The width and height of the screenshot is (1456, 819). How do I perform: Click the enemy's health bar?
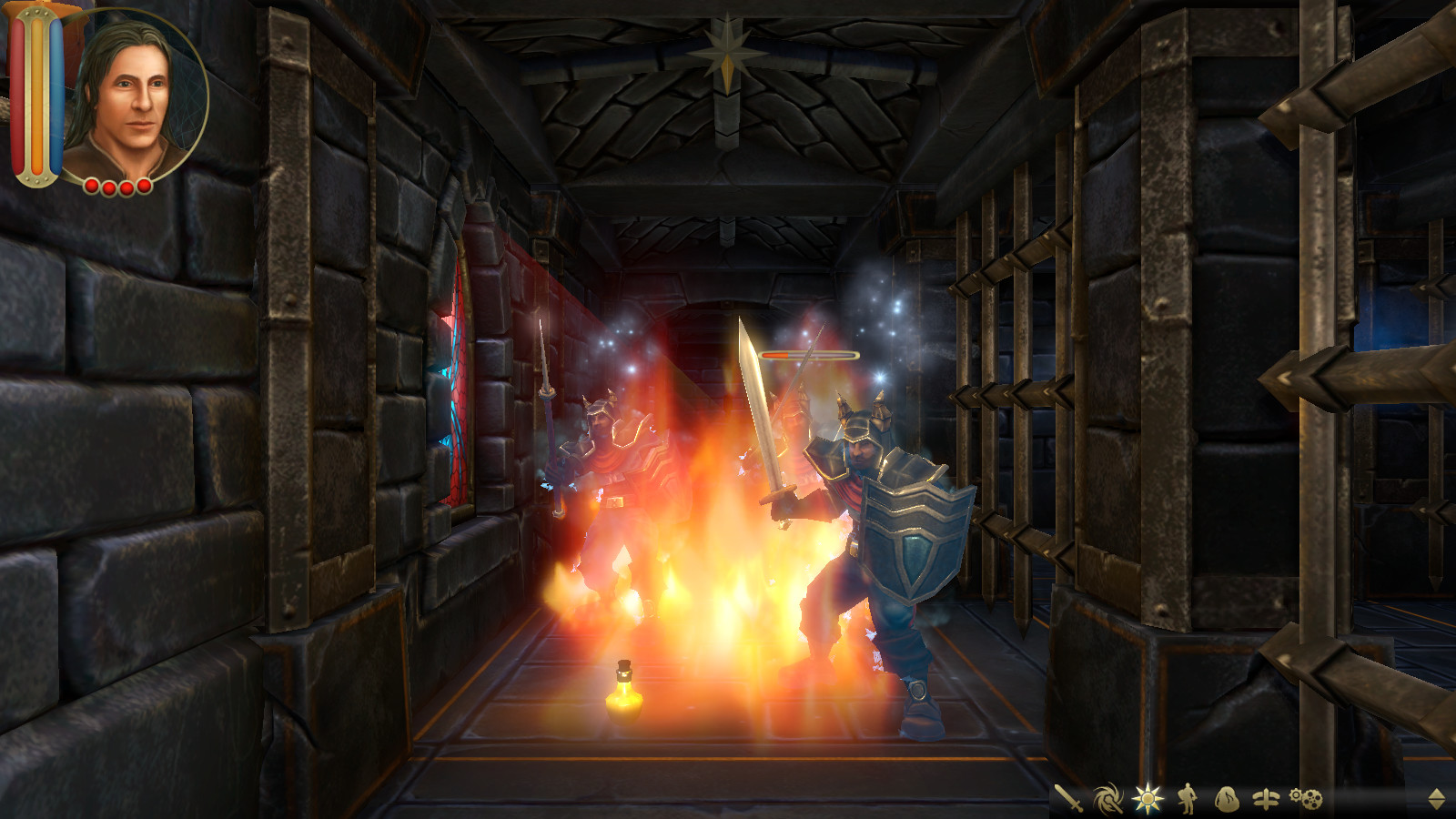point(808,356)
